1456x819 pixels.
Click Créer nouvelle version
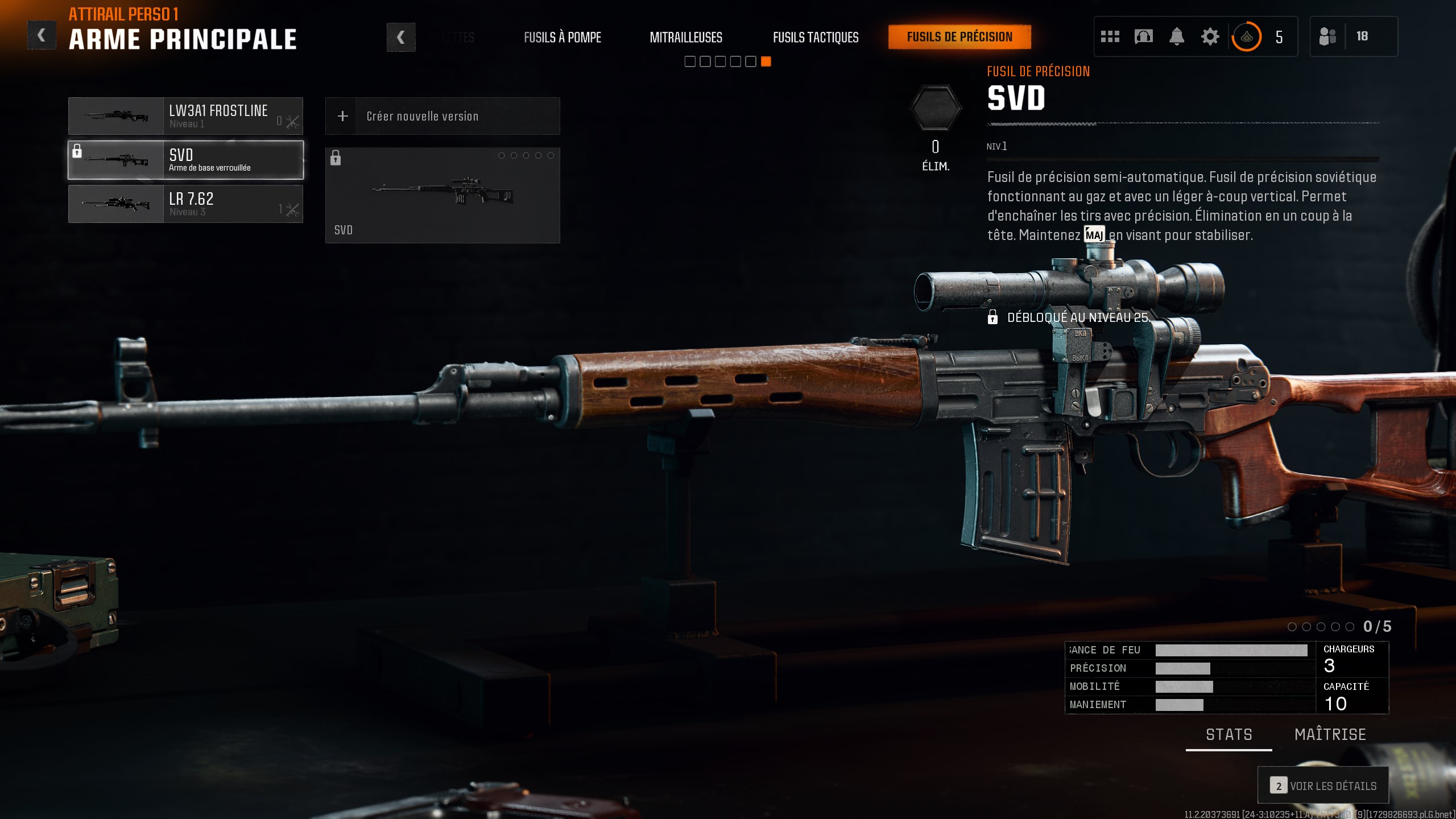[442, 115]
